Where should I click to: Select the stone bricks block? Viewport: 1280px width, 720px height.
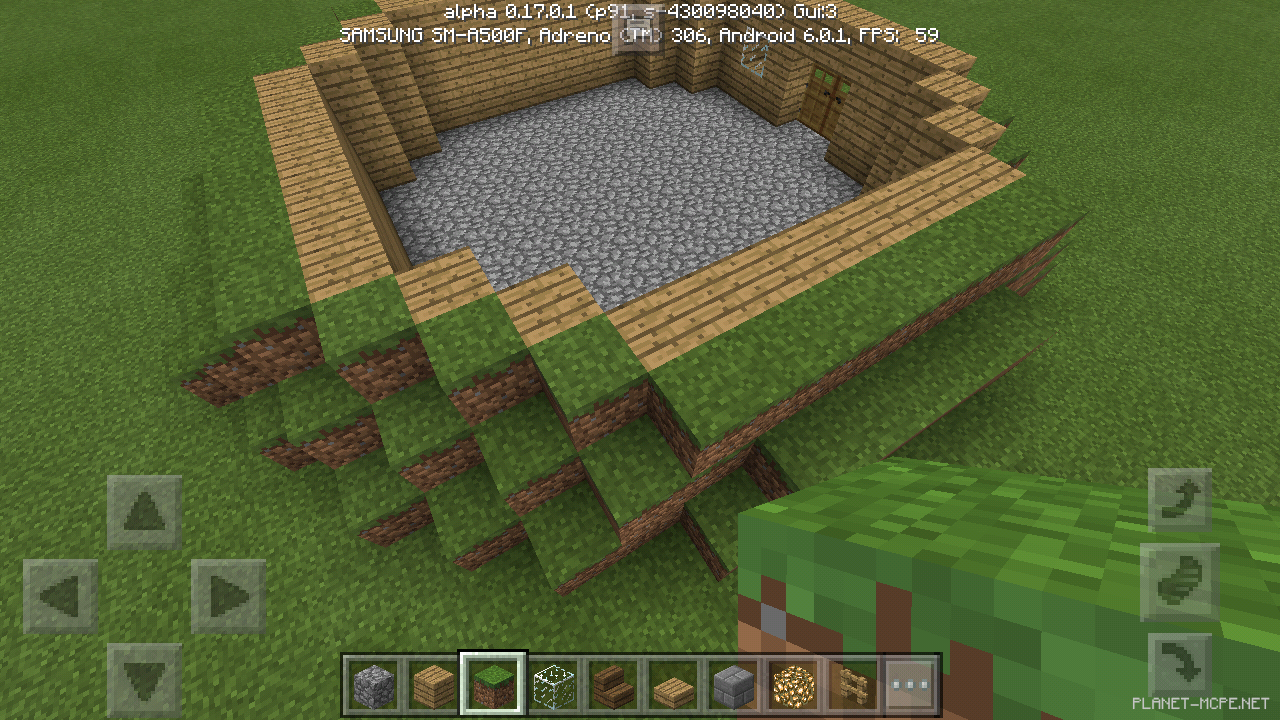click(x=733, y=685)
